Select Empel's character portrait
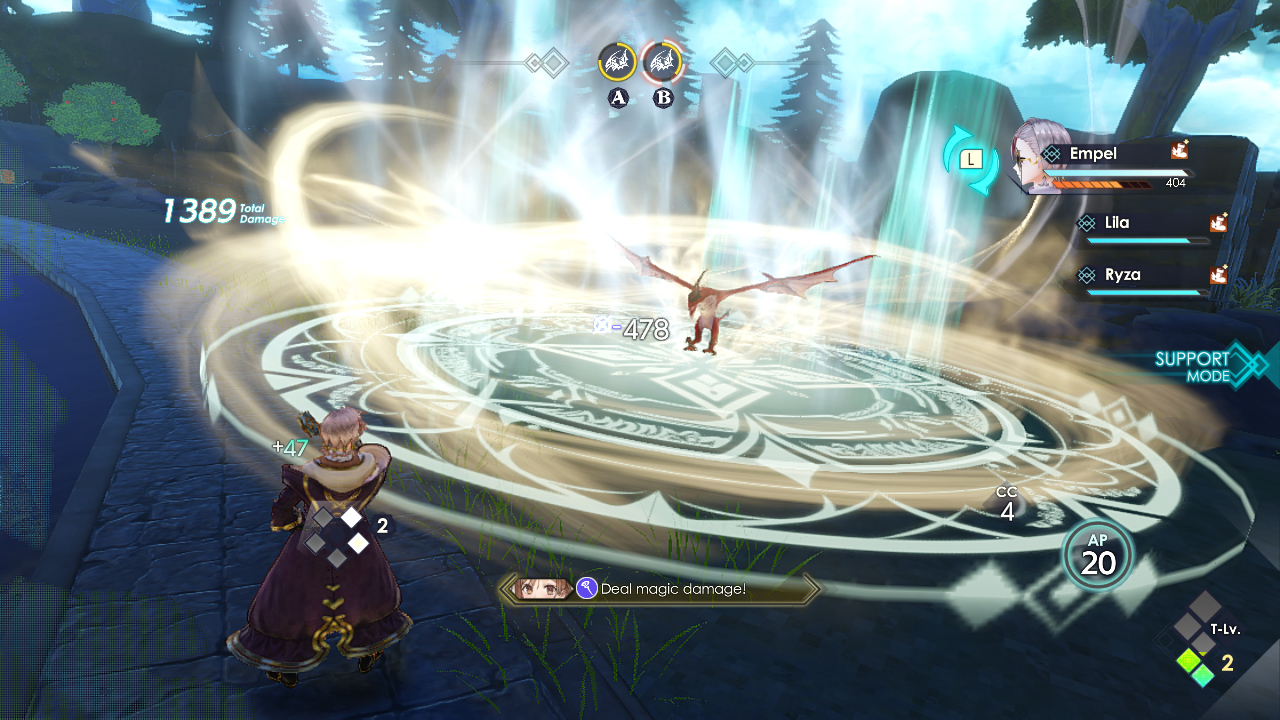Viewport: 1280px width, 720px height. click(1030, 150)
